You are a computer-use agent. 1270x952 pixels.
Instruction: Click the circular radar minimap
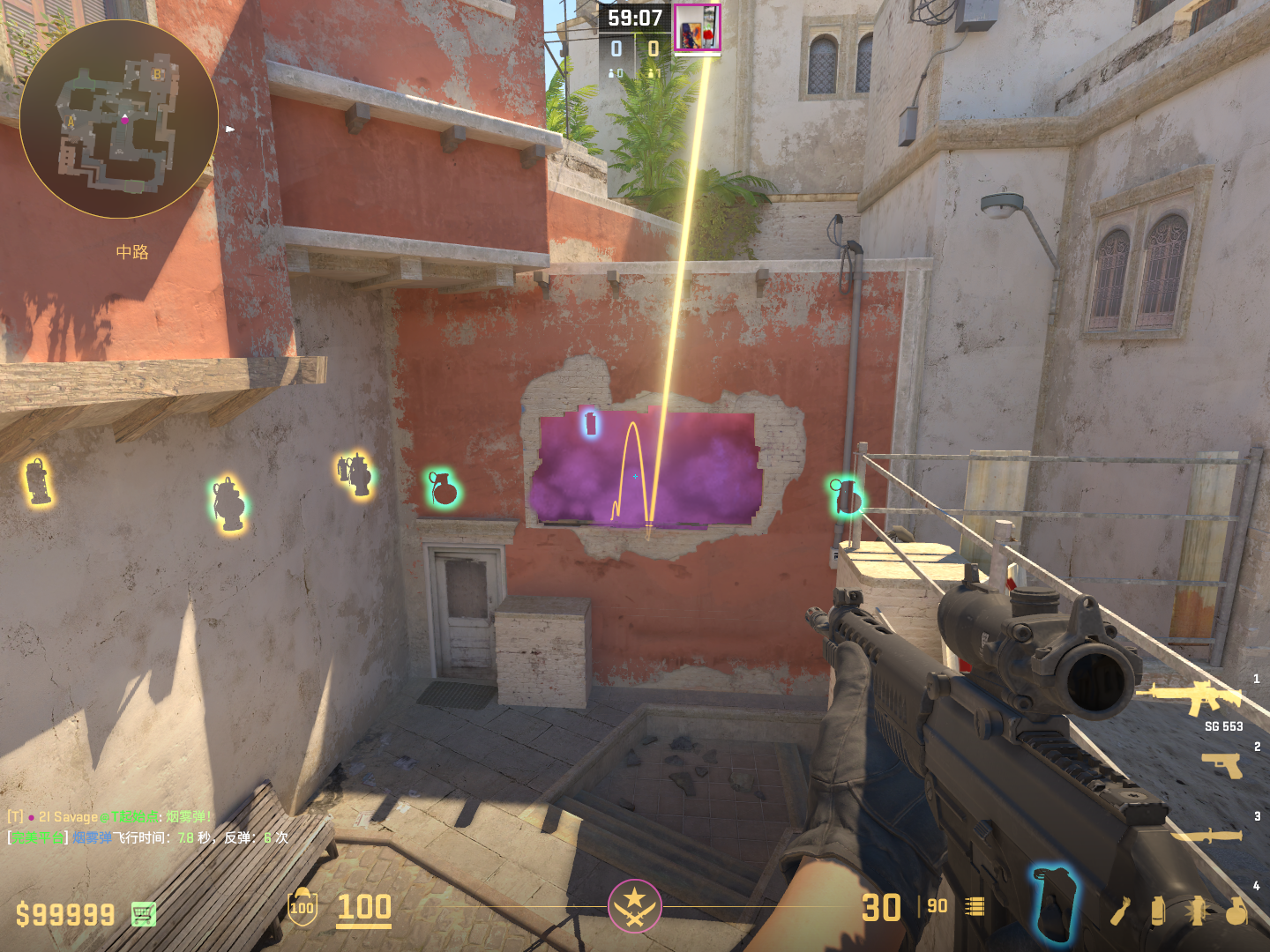point(119,119)
